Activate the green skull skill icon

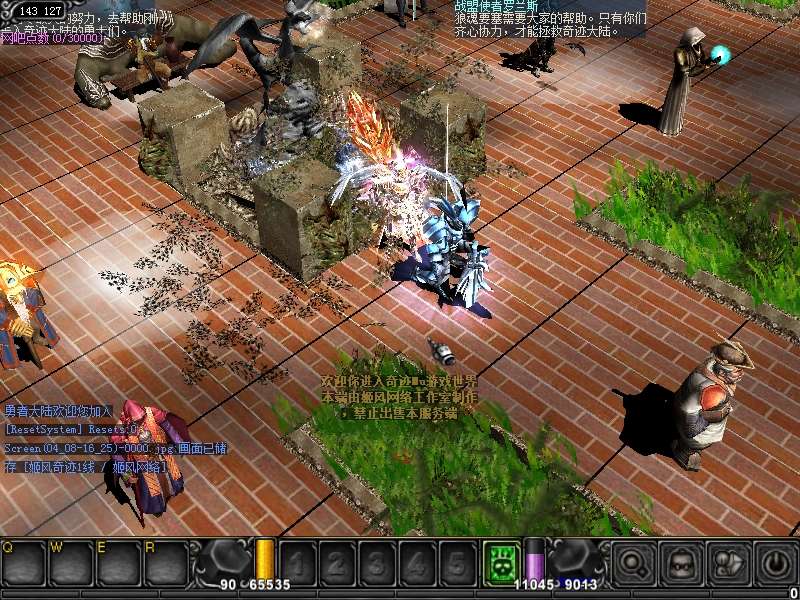point(501,562)
